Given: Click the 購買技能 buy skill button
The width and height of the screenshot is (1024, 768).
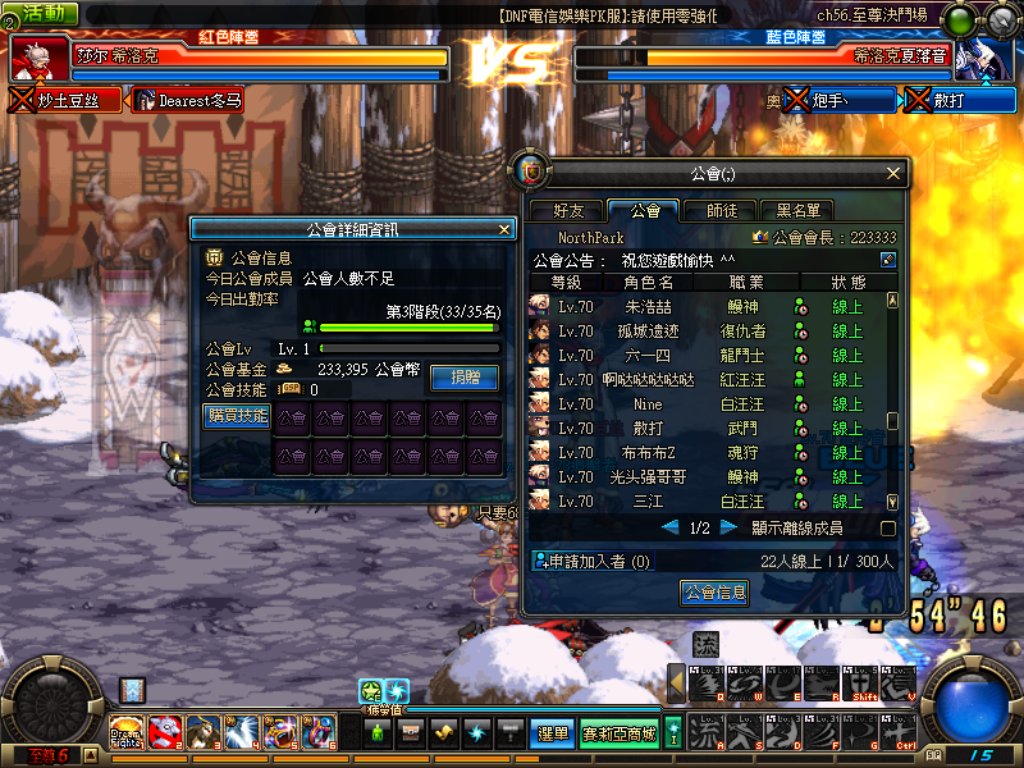Looking at the screenshot, I should pyautogui.click(x=237, y=415).
